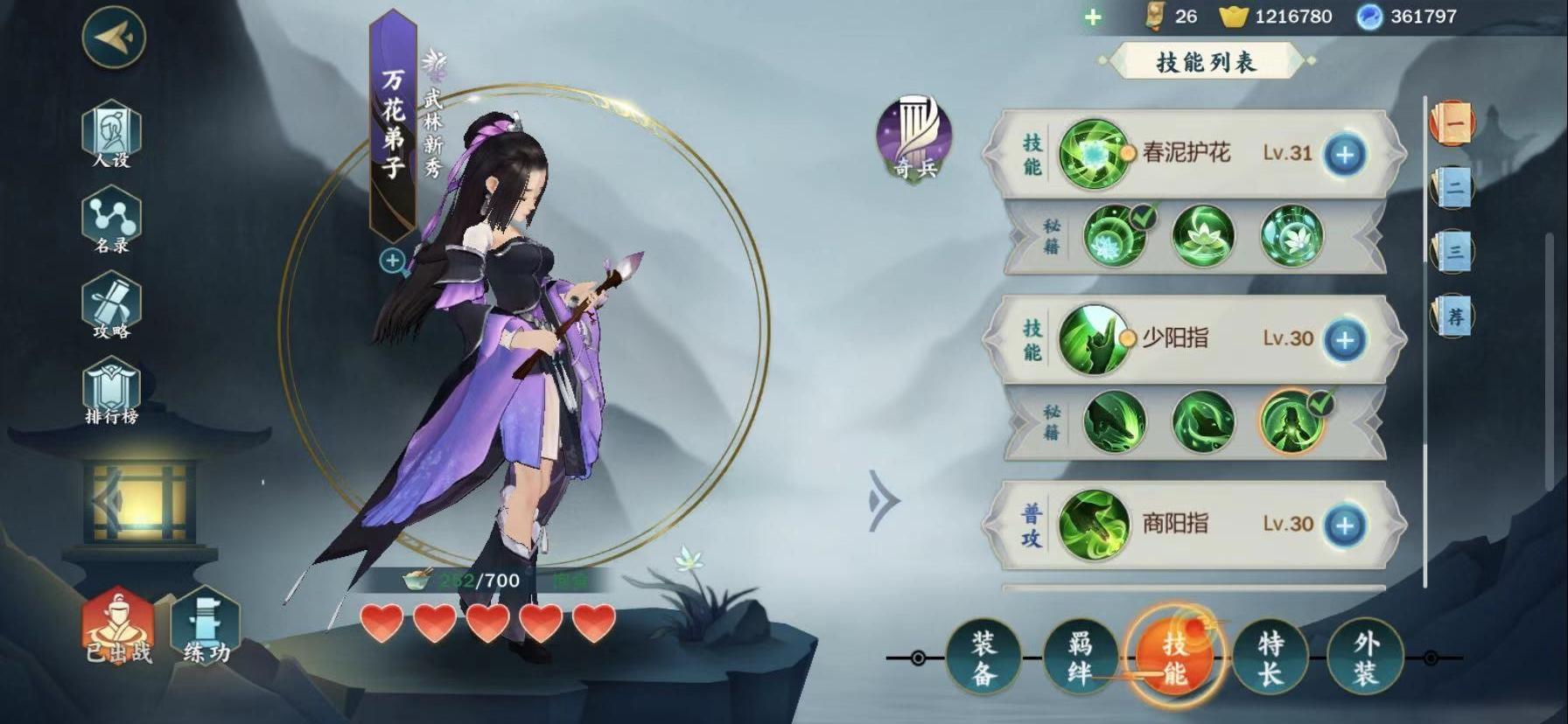Upgrade 商阳指 basic attack with plus
This screenshot has height=724, width=1568.
point(1344,525)
